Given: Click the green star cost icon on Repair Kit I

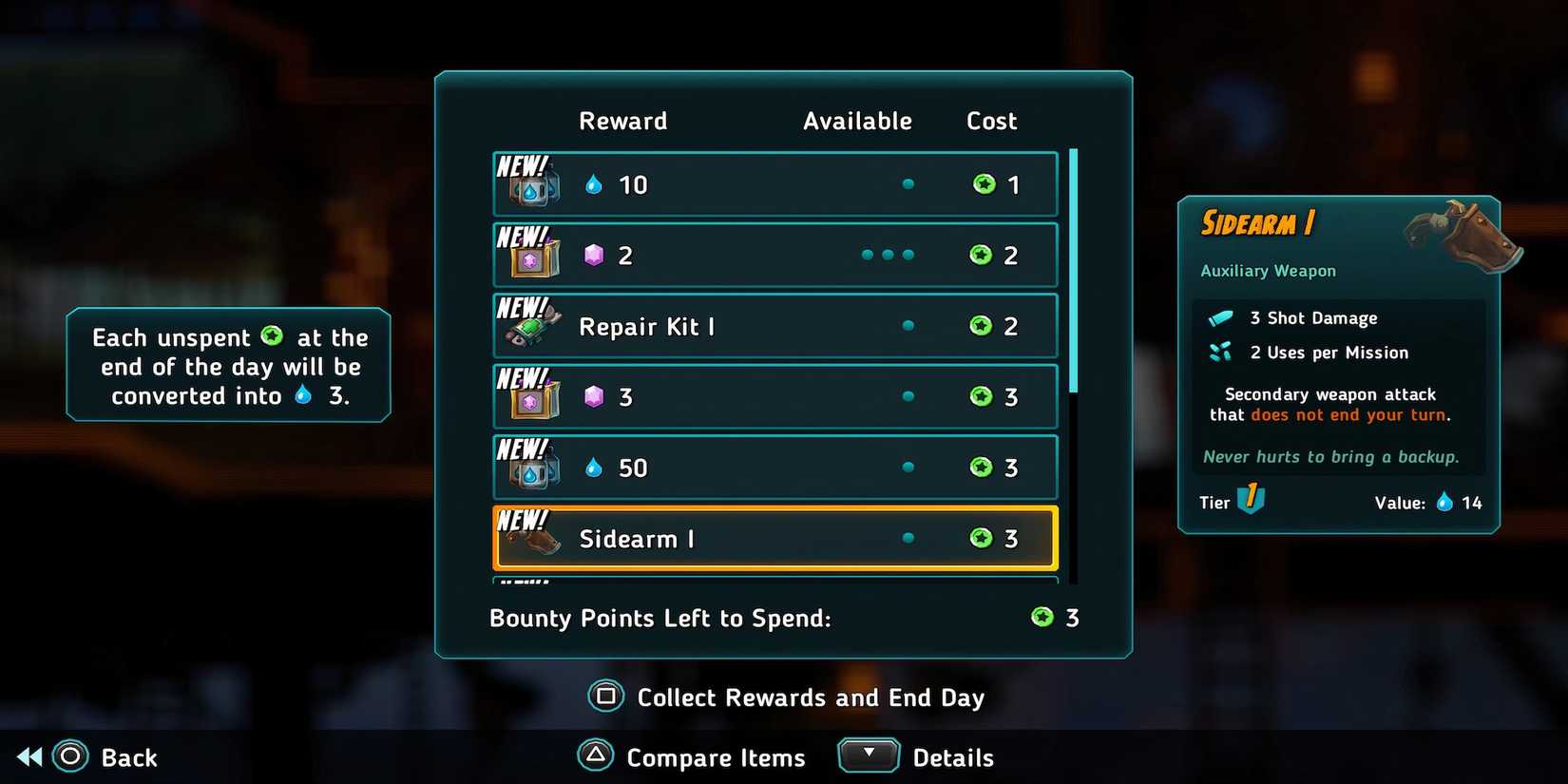Looking at the screenshot, I should point(983,326).
